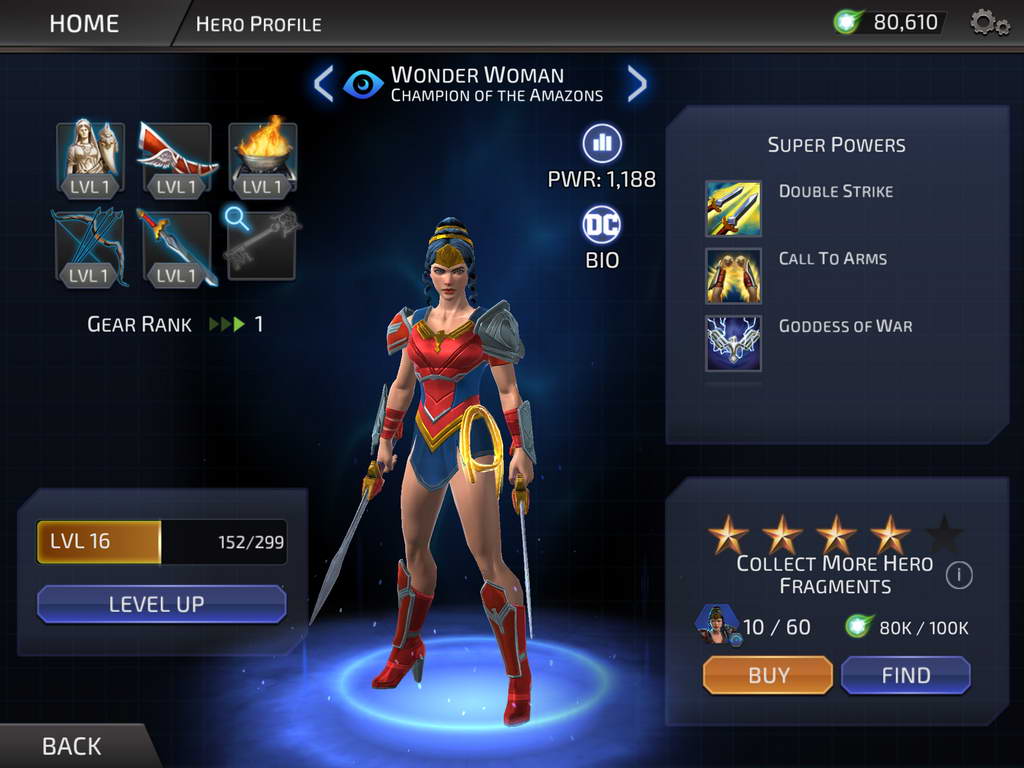This screenshot has width=1024, height=768.
Task: Show the previous hero with left arrow
Action: click(323, 84)
